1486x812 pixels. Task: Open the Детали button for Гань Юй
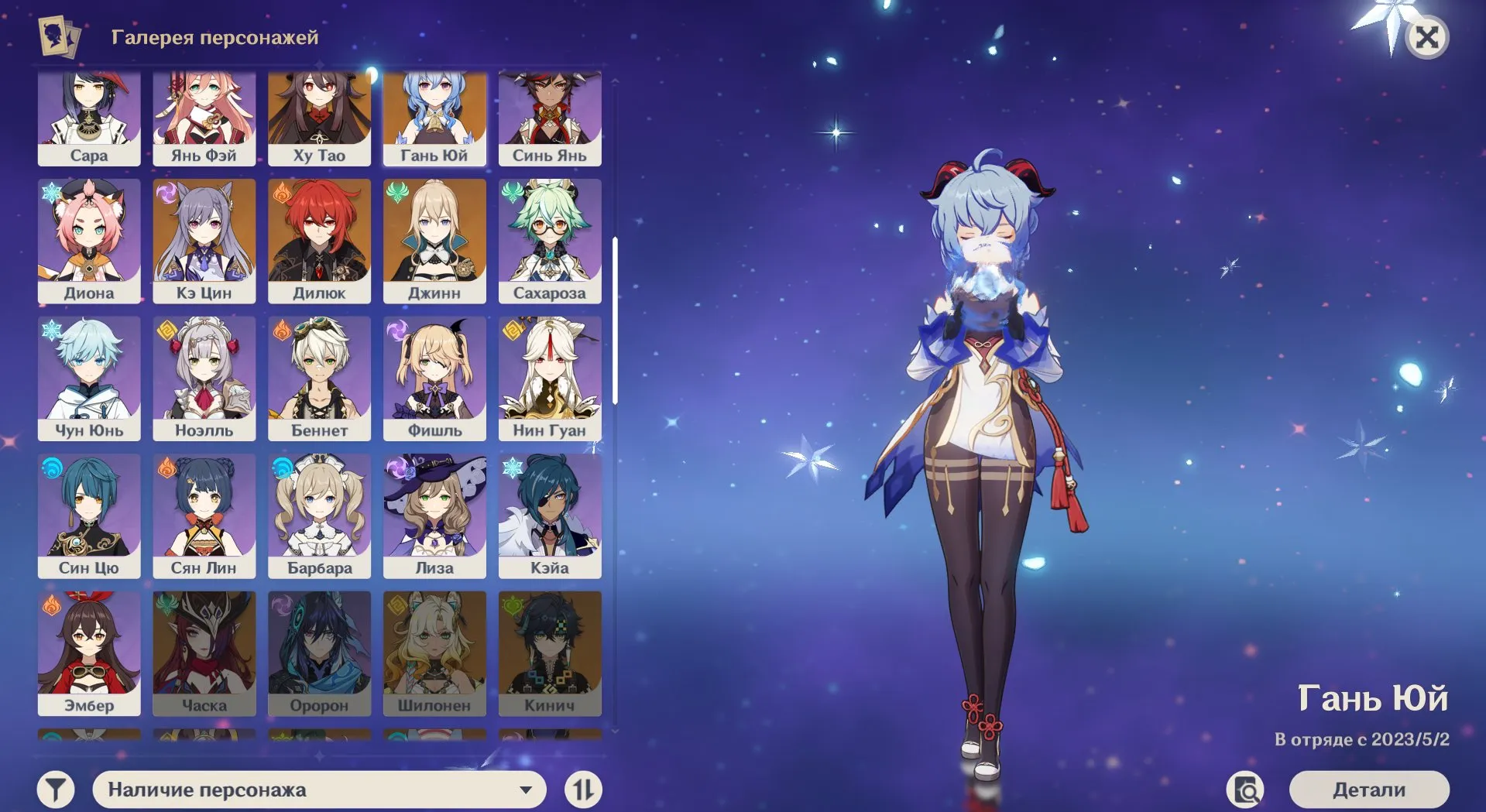pyautogui.click(x=1368, y=790)
